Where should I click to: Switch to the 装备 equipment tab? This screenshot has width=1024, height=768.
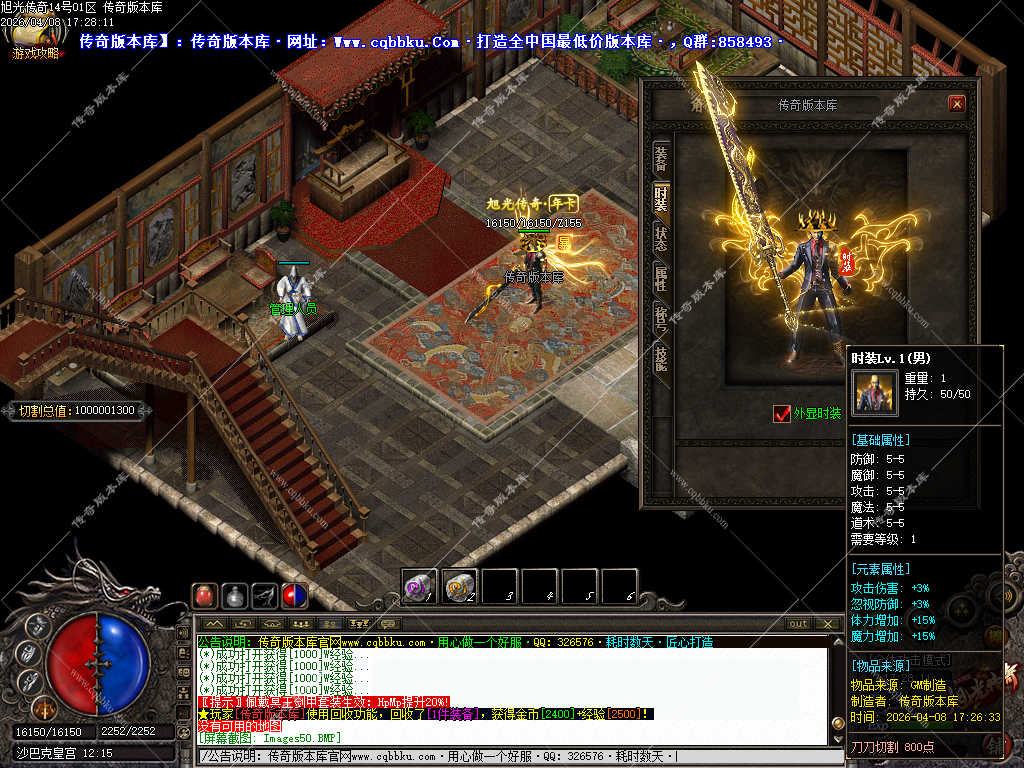[x=660, y=158]
